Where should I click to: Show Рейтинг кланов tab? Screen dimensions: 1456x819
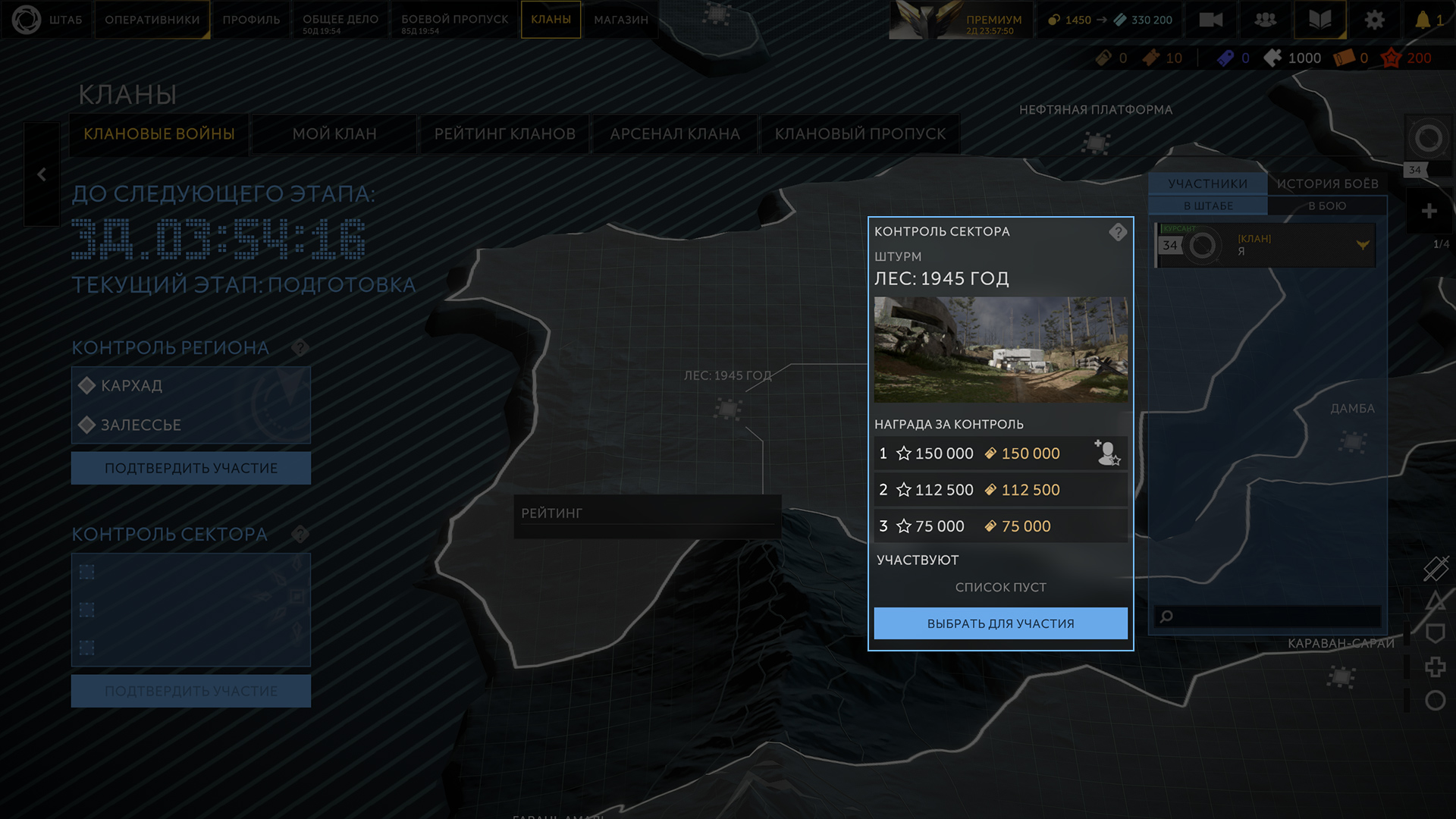pos(504,134)
